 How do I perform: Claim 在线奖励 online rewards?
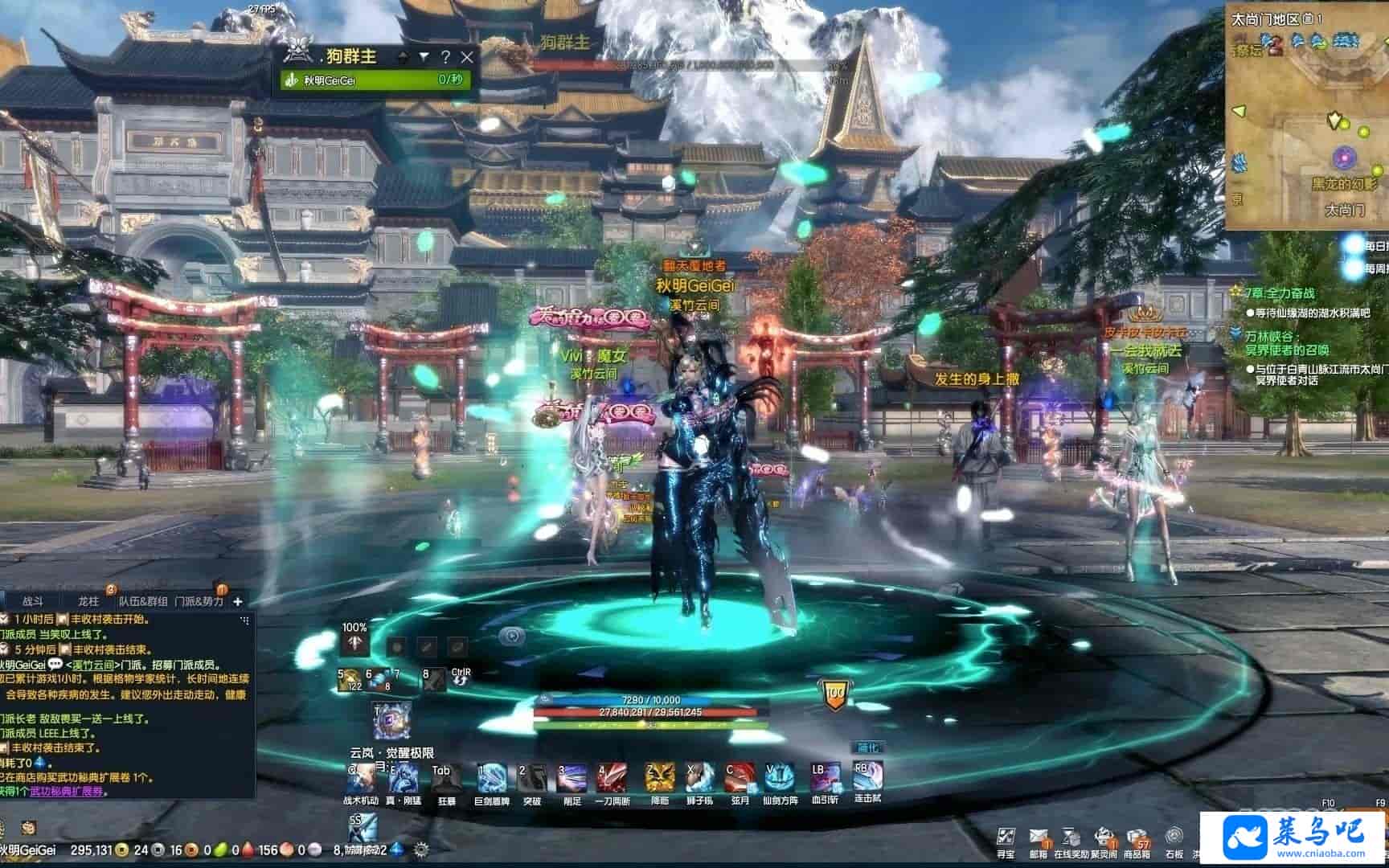coord(1071,837)
